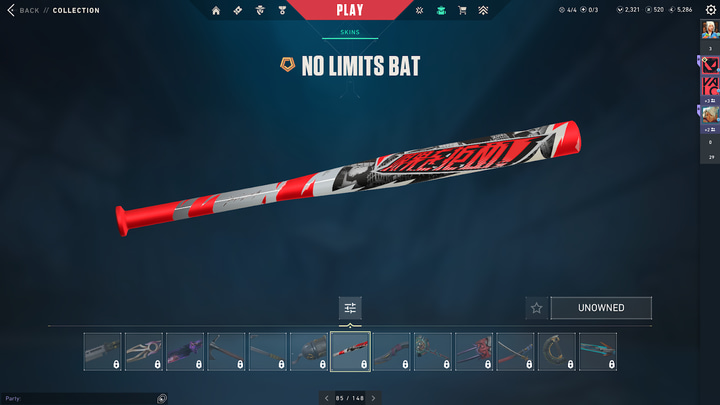This screenshot has width=720, height=405.
Task: Choose the purple melee skin thumbnail
Action: point(185,352)
